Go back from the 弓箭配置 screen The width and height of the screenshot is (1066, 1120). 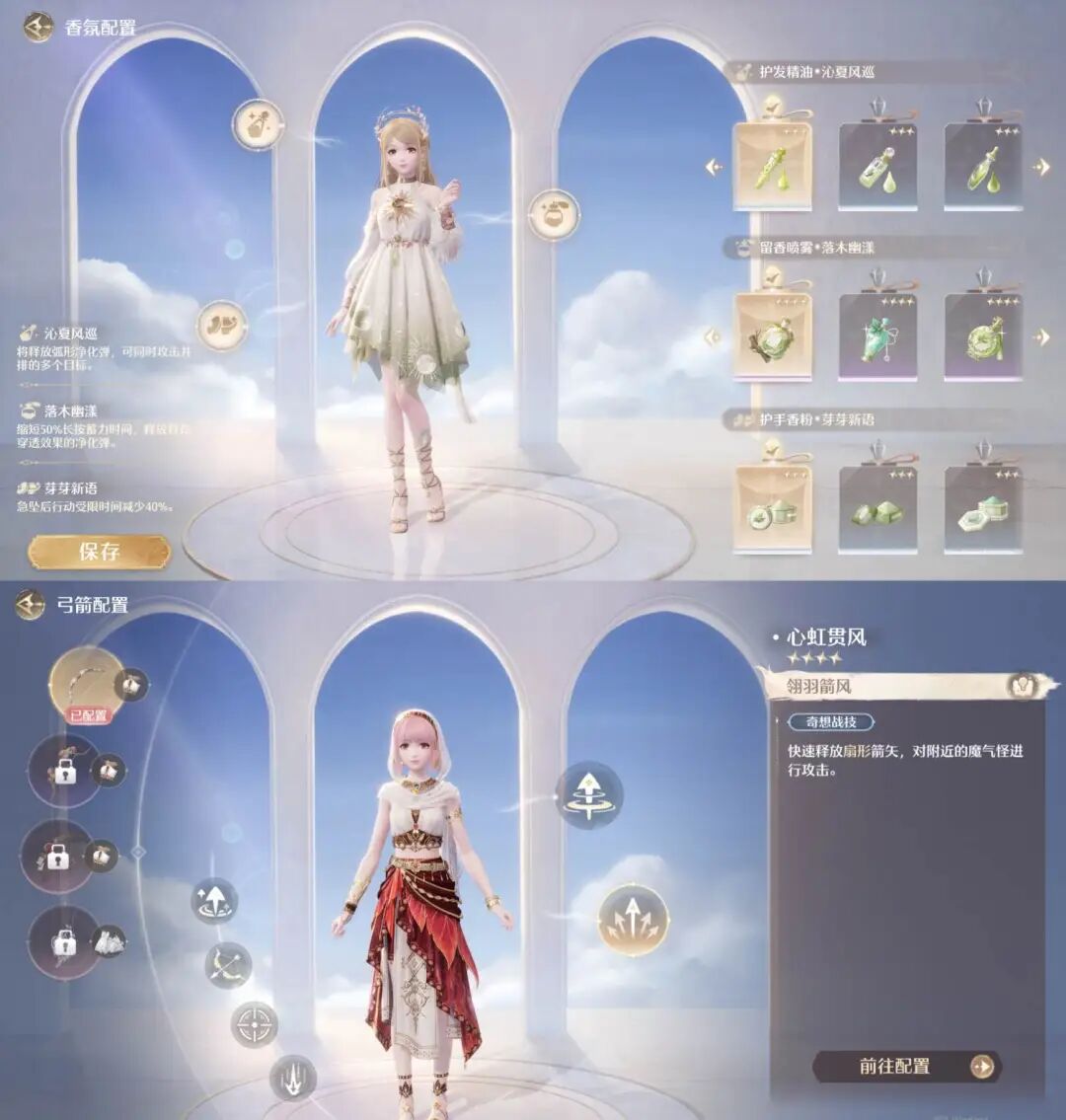[30, 605]
